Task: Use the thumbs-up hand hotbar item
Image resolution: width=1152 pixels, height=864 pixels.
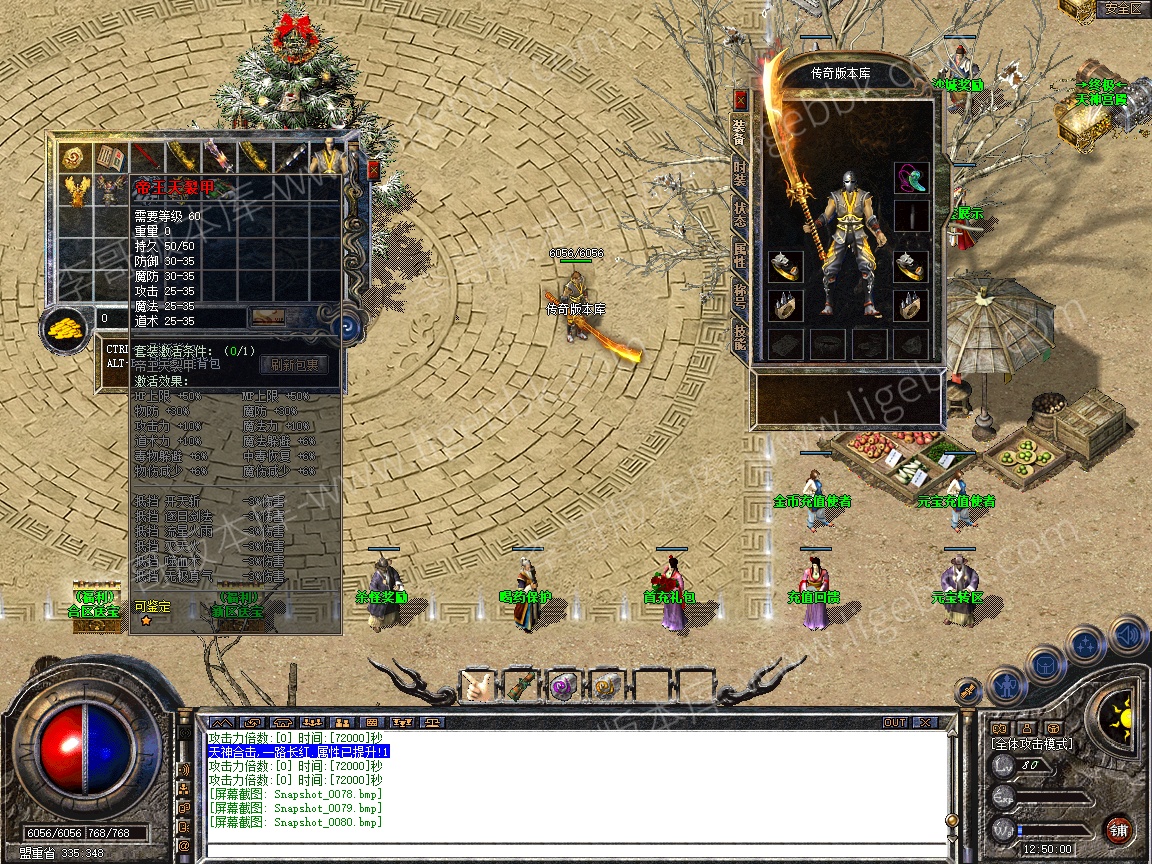Action: pos(476,686)
